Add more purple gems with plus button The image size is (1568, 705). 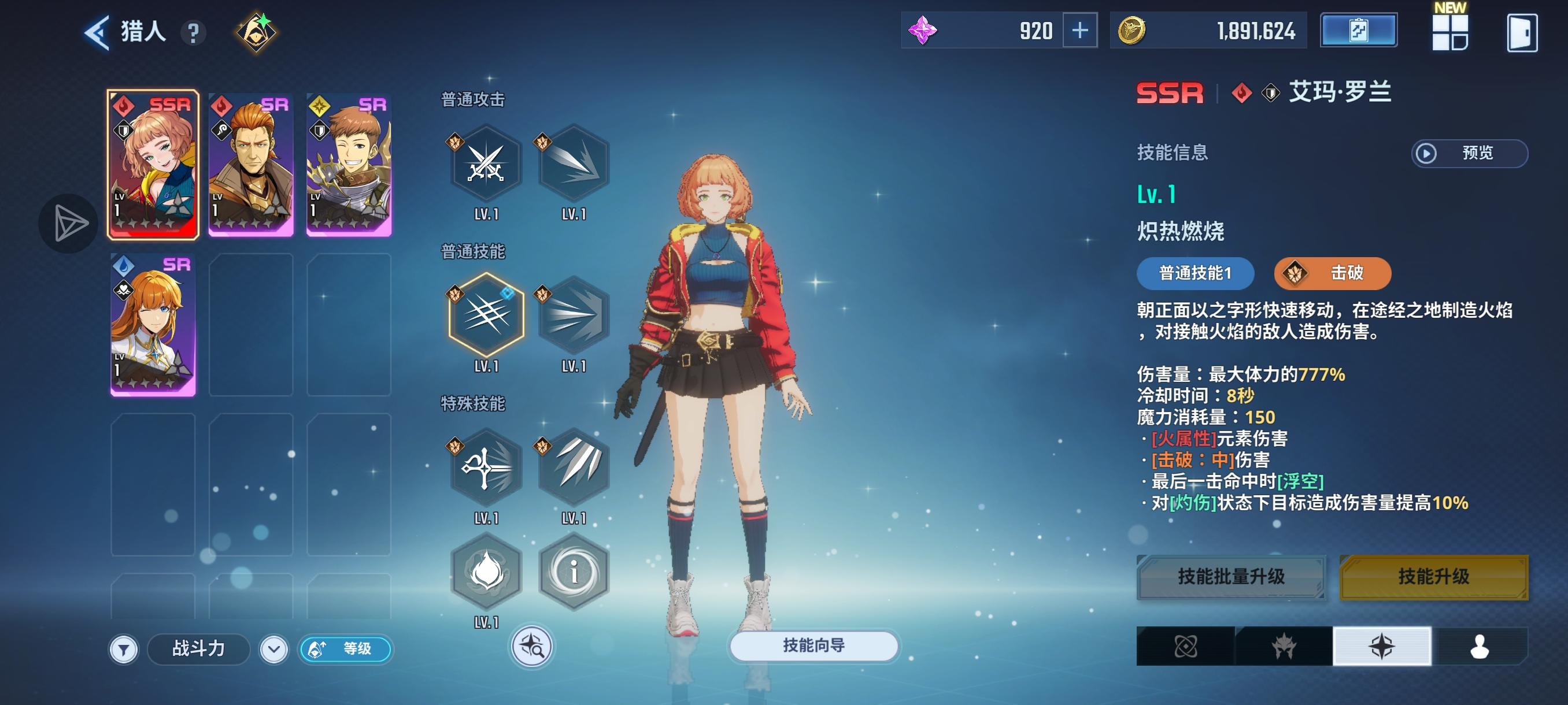pyautogui.click(x=1079, y=31)
